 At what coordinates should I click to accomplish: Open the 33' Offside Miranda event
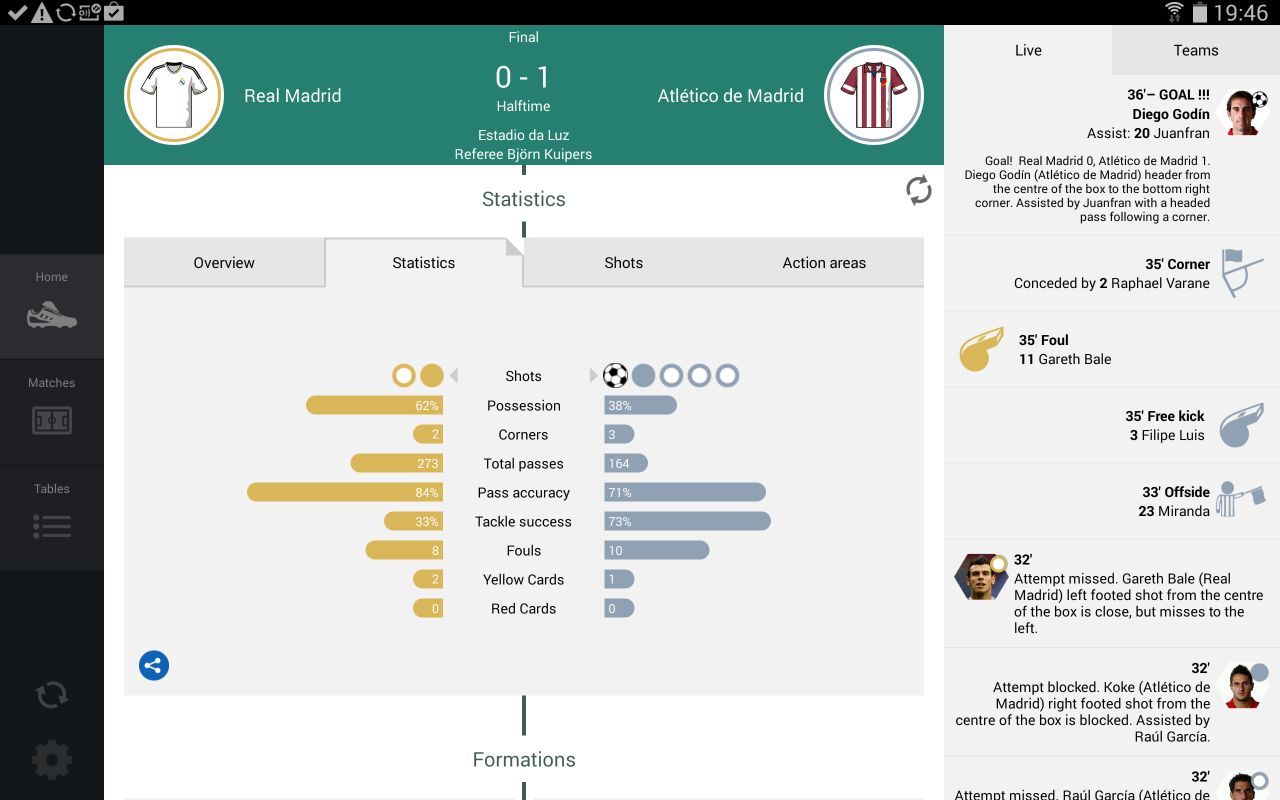pyautogui.click(x=1112, y=501)
